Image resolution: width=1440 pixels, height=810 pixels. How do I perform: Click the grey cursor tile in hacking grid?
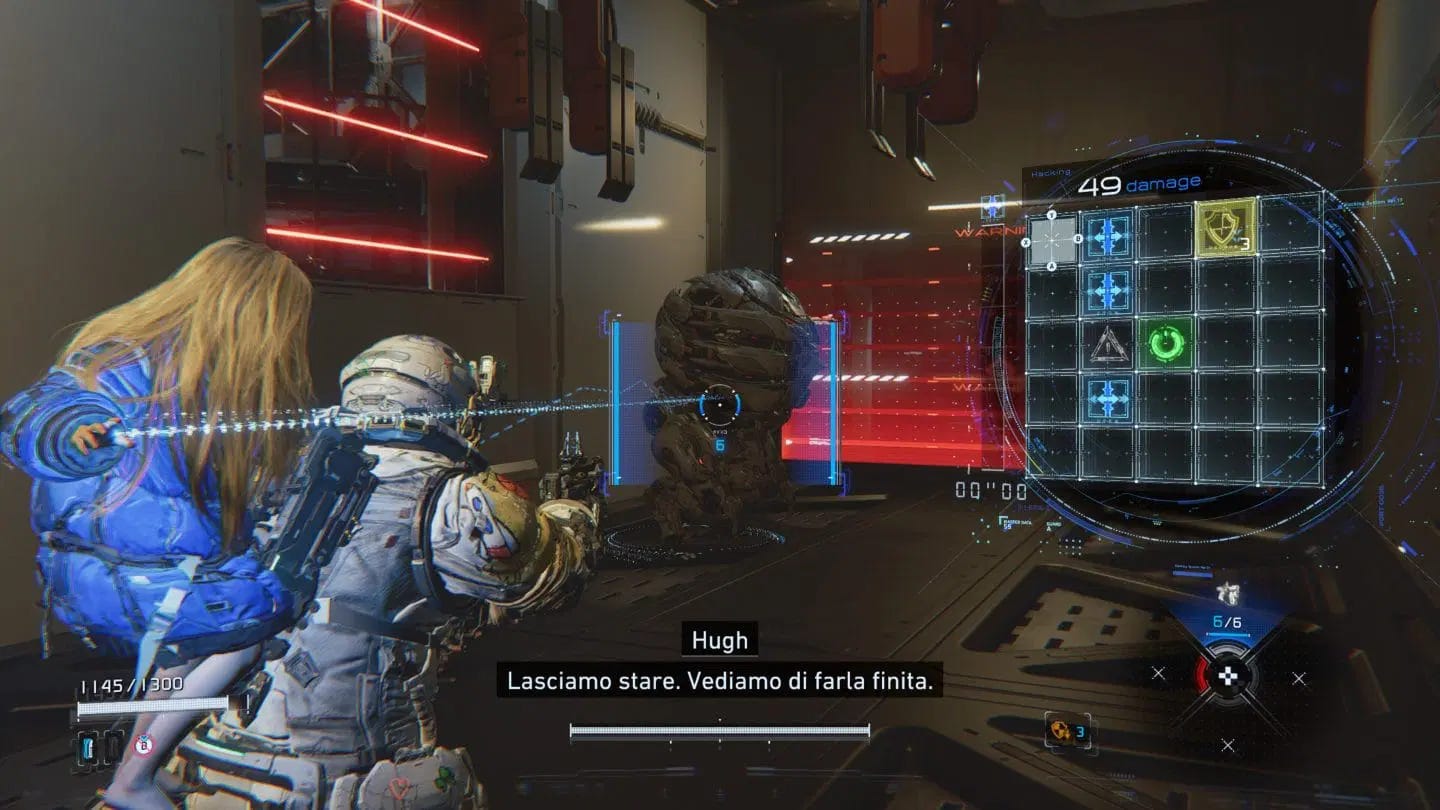coord(1052,240)
